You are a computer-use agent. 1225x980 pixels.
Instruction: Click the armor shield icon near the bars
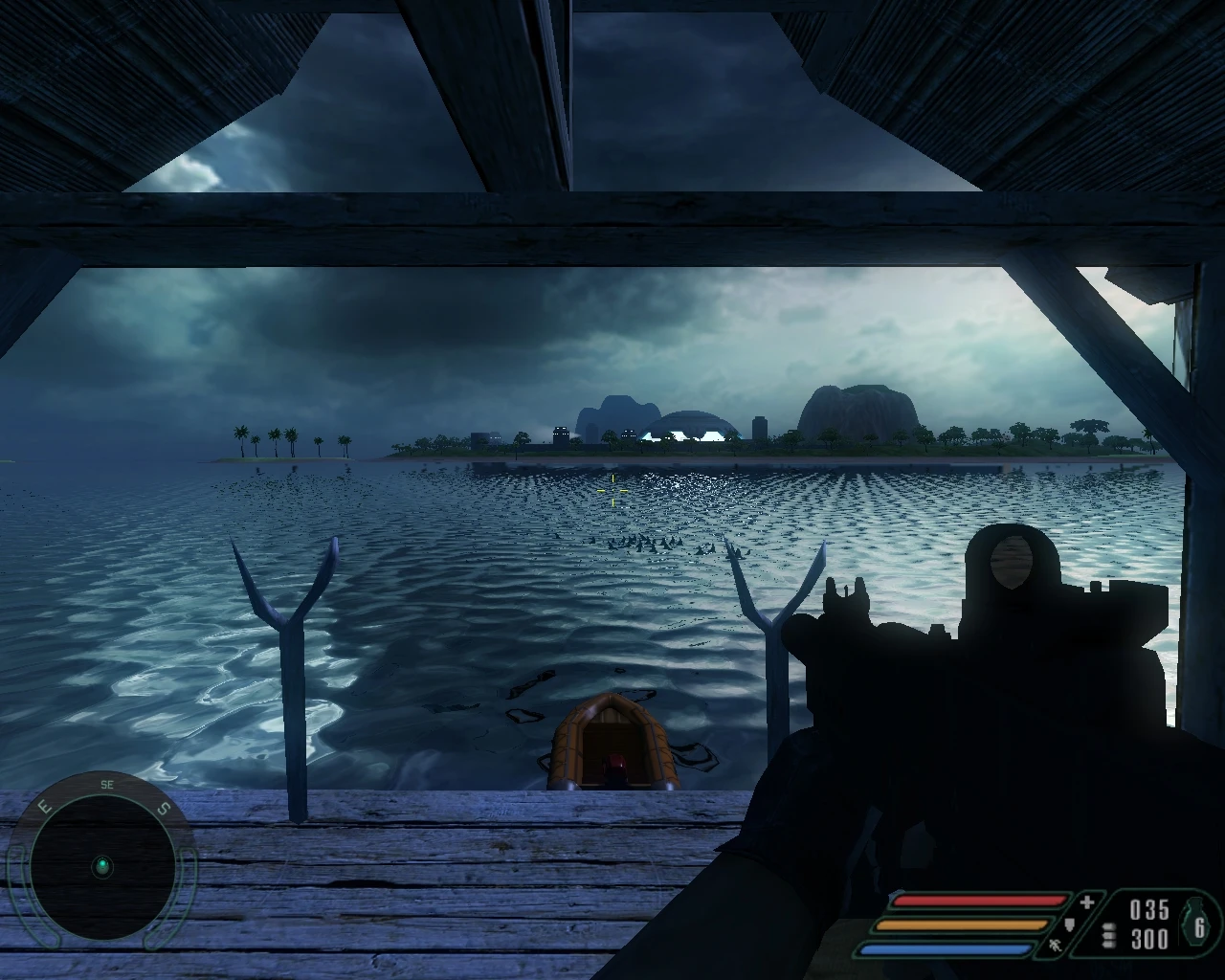(x=1070, y=924)
